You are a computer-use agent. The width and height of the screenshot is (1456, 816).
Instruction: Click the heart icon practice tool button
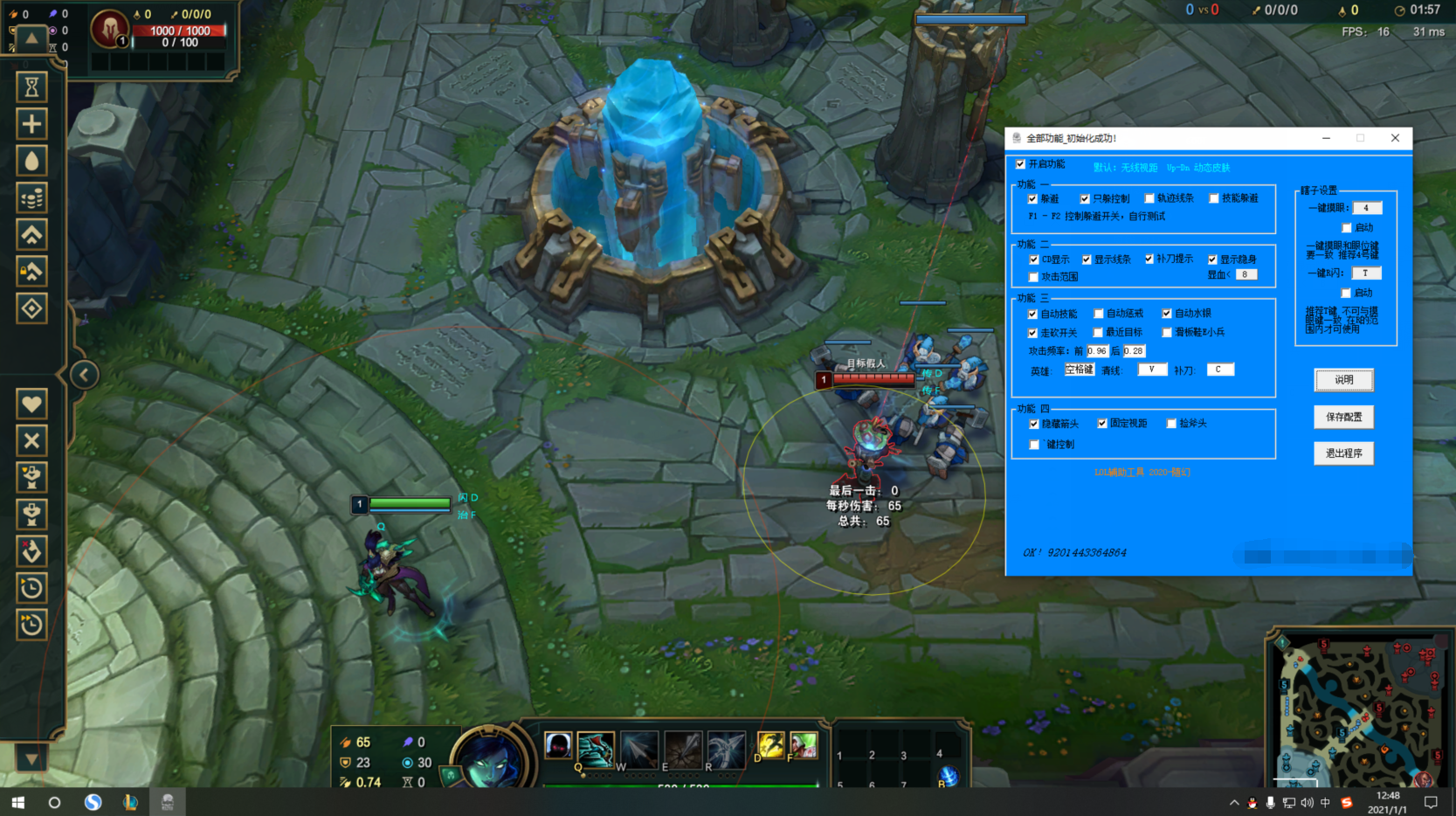click(31, 404)
